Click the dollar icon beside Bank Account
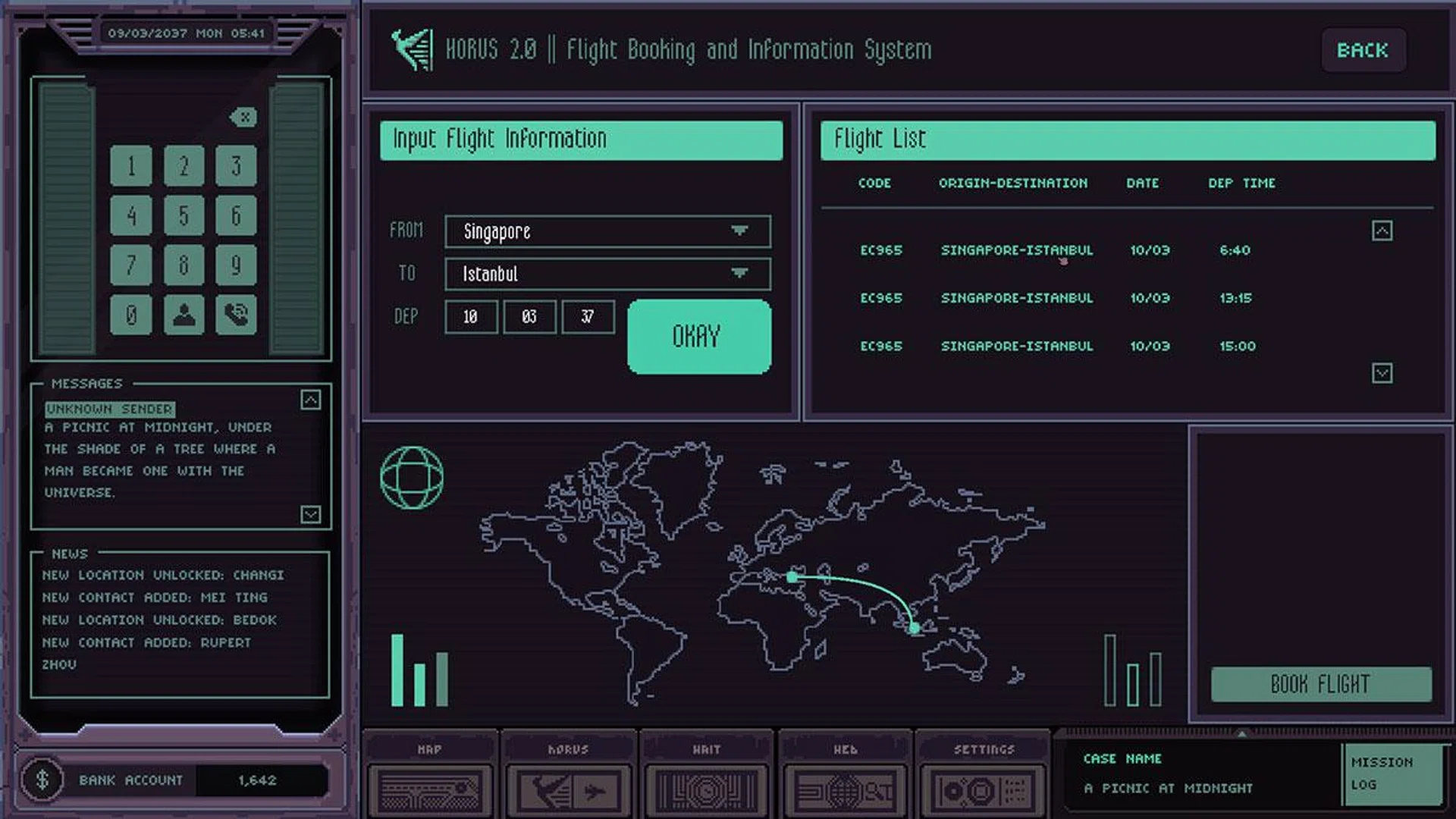This screenshot has height=819, width=1456. click(x=43, y=780)
